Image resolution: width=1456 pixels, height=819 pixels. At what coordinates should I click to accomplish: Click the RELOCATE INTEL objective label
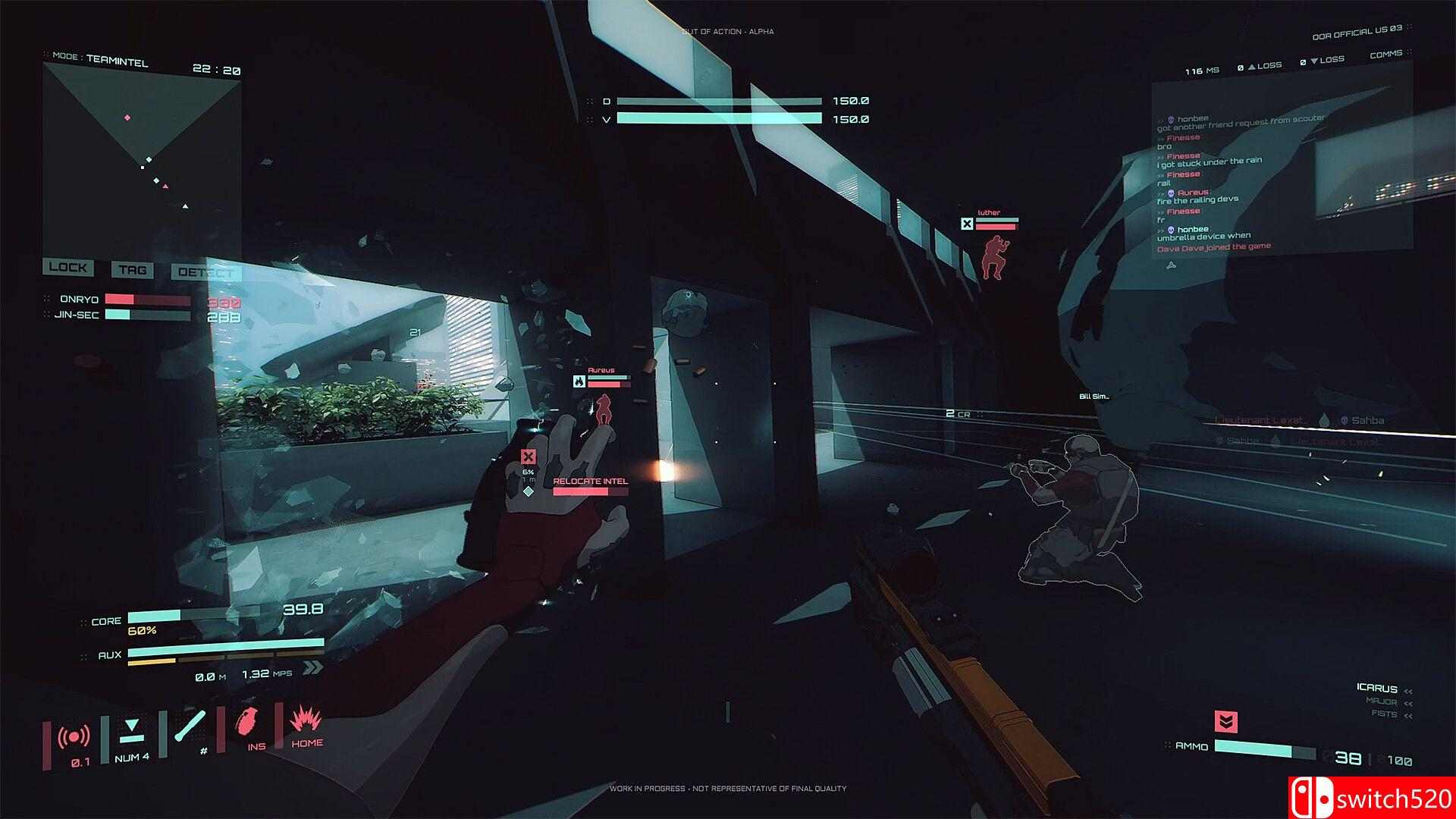[591, 481]
